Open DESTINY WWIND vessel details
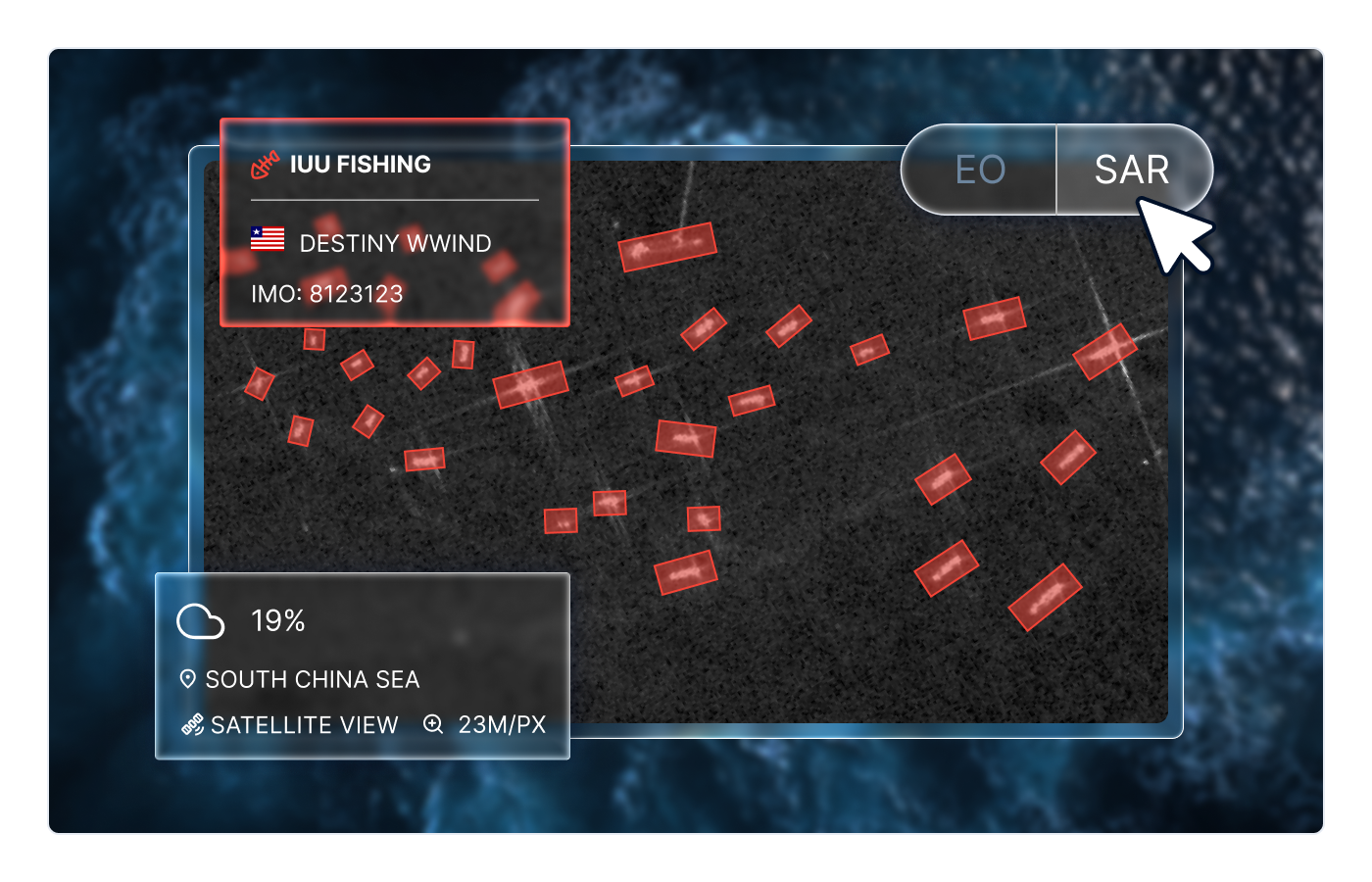 click(393, 243)
